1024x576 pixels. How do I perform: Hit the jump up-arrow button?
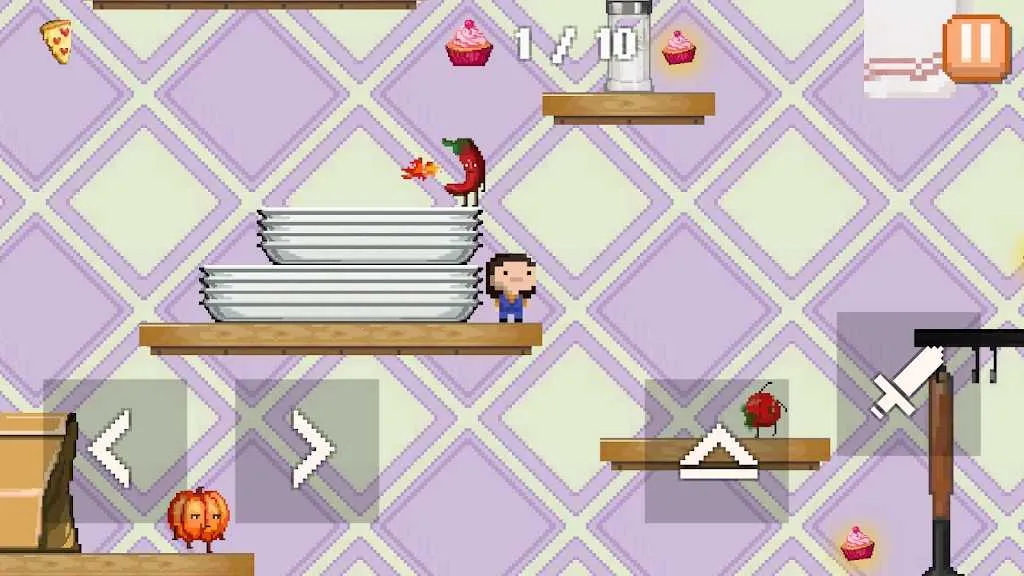tap(716, 451)
